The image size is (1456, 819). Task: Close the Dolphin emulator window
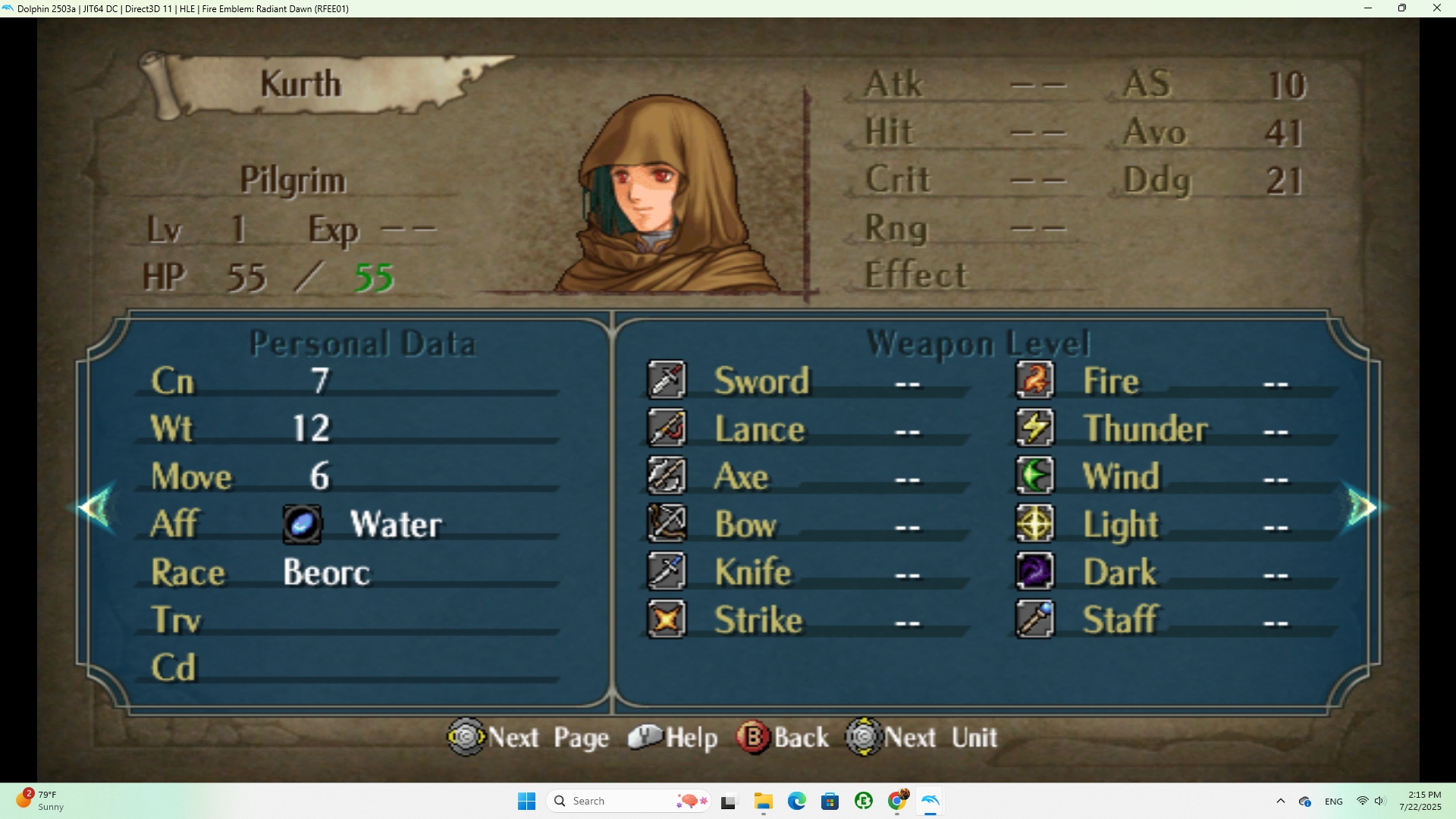[x=1436, y=8]
